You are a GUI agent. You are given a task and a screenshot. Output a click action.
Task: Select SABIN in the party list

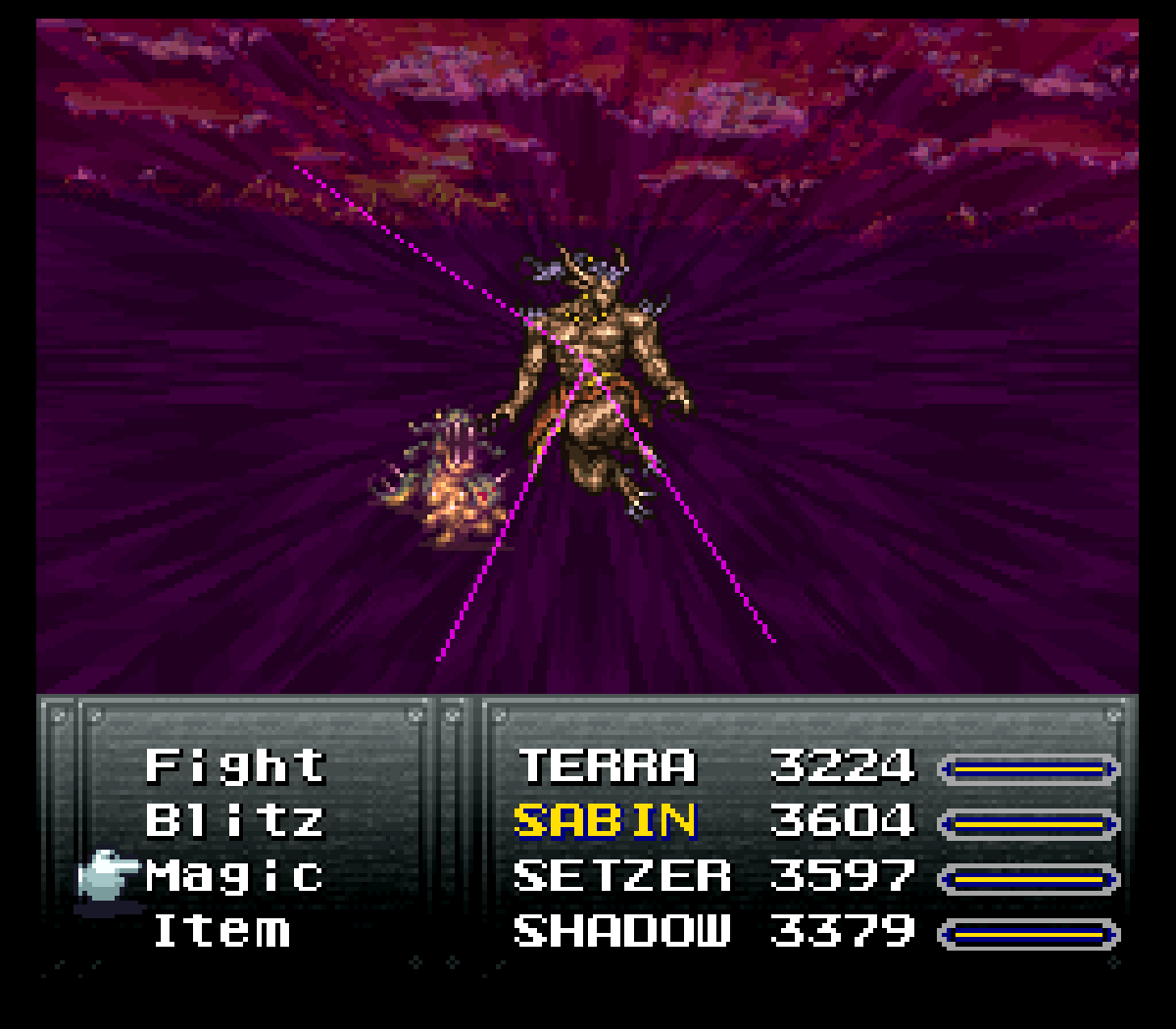(x=605, y=821)
